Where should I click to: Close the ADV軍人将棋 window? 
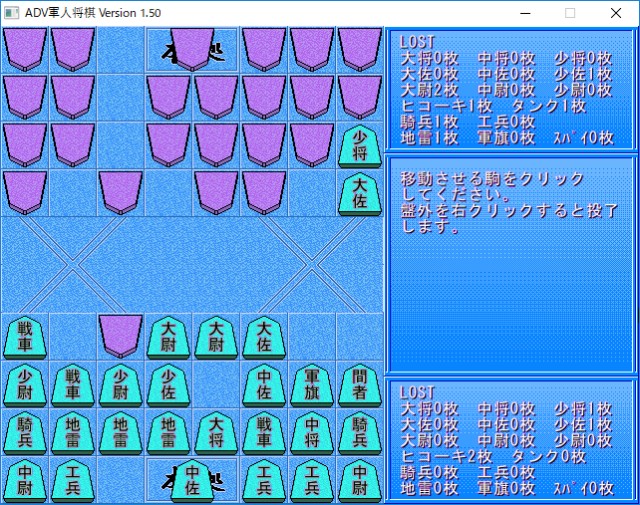(616, 13)
